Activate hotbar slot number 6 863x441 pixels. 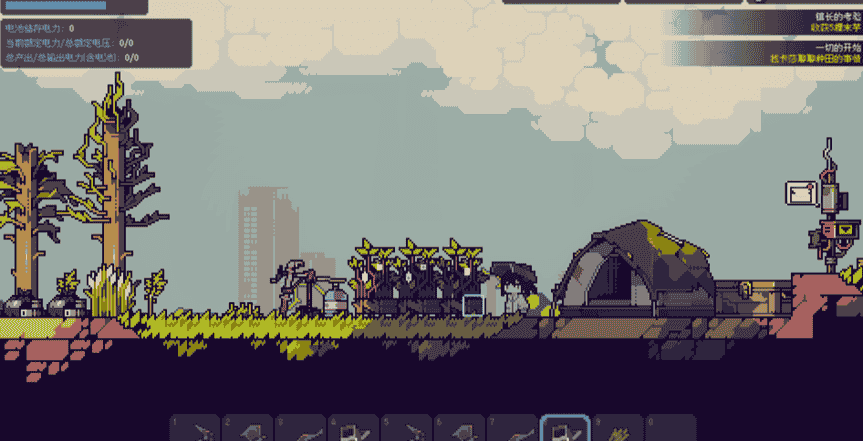(460, 429)
